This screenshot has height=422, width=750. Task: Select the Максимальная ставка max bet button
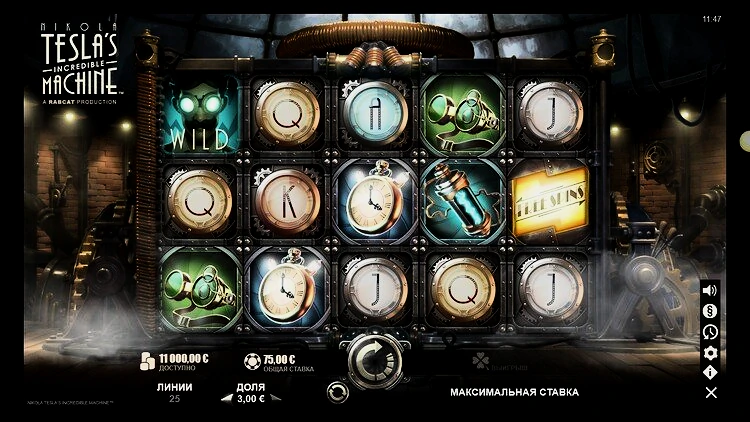pyautogui.click(x=514, y=392)
